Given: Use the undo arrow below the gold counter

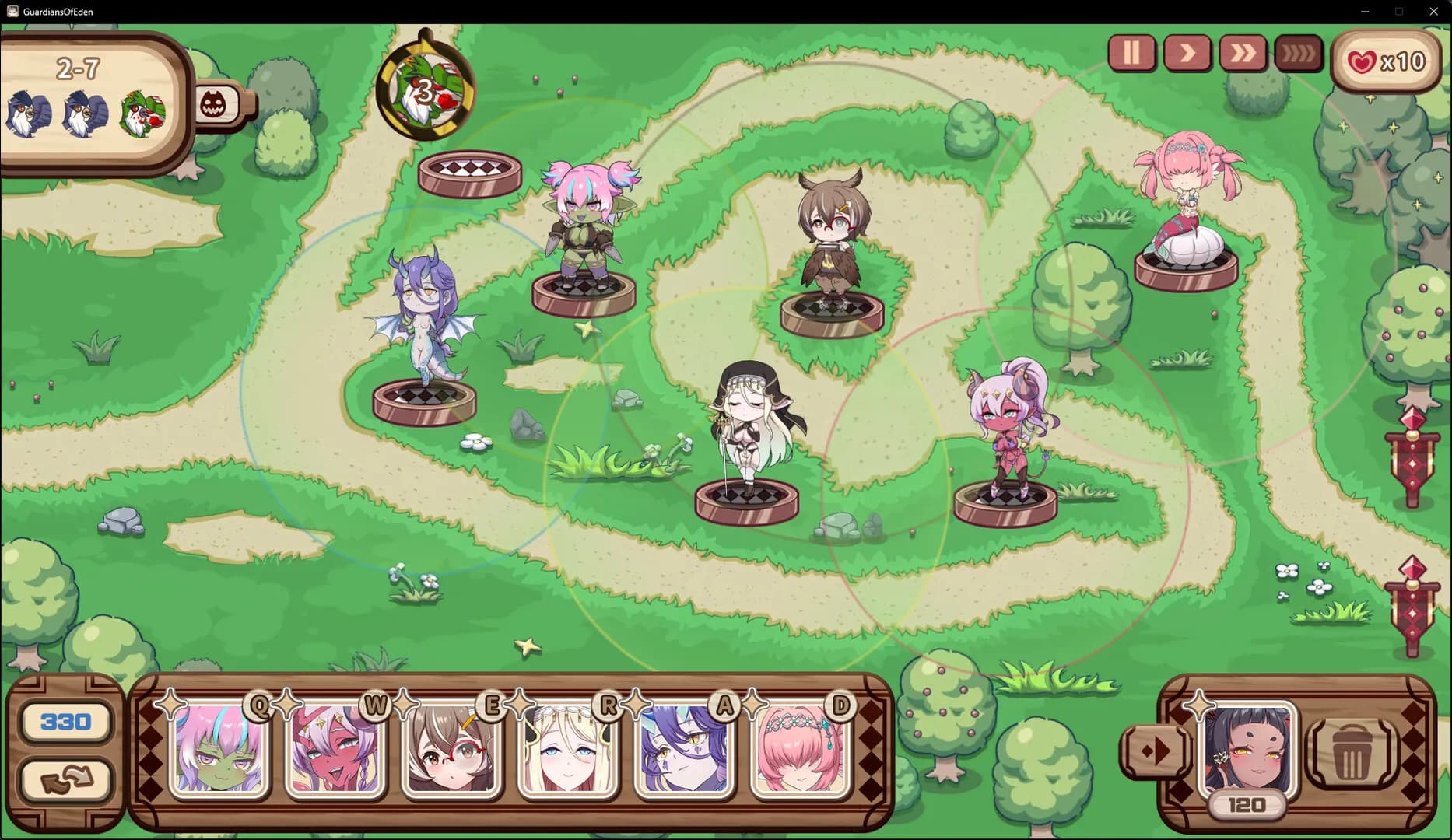Looking at the screenshot, I should coord(65,780).
